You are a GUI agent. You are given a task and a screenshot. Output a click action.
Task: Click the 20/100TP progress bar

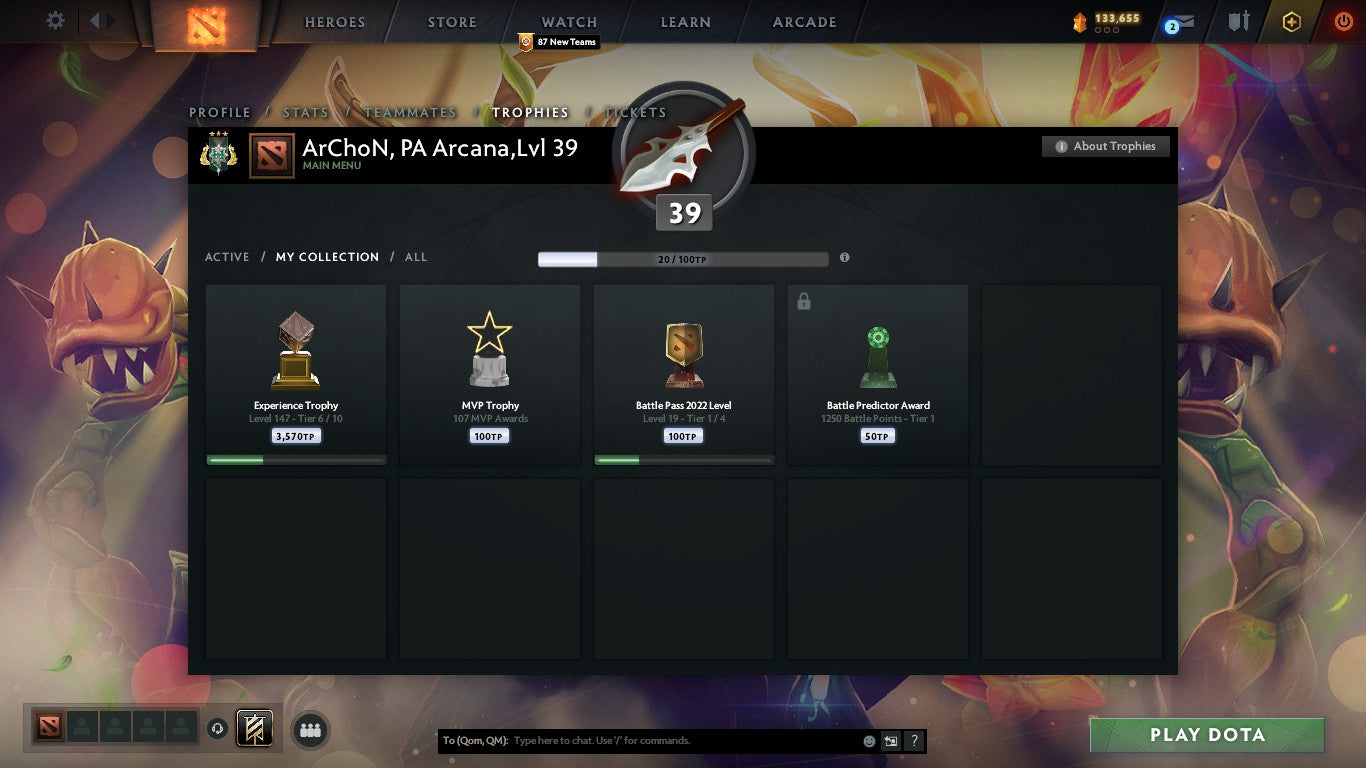click(683, 258)
